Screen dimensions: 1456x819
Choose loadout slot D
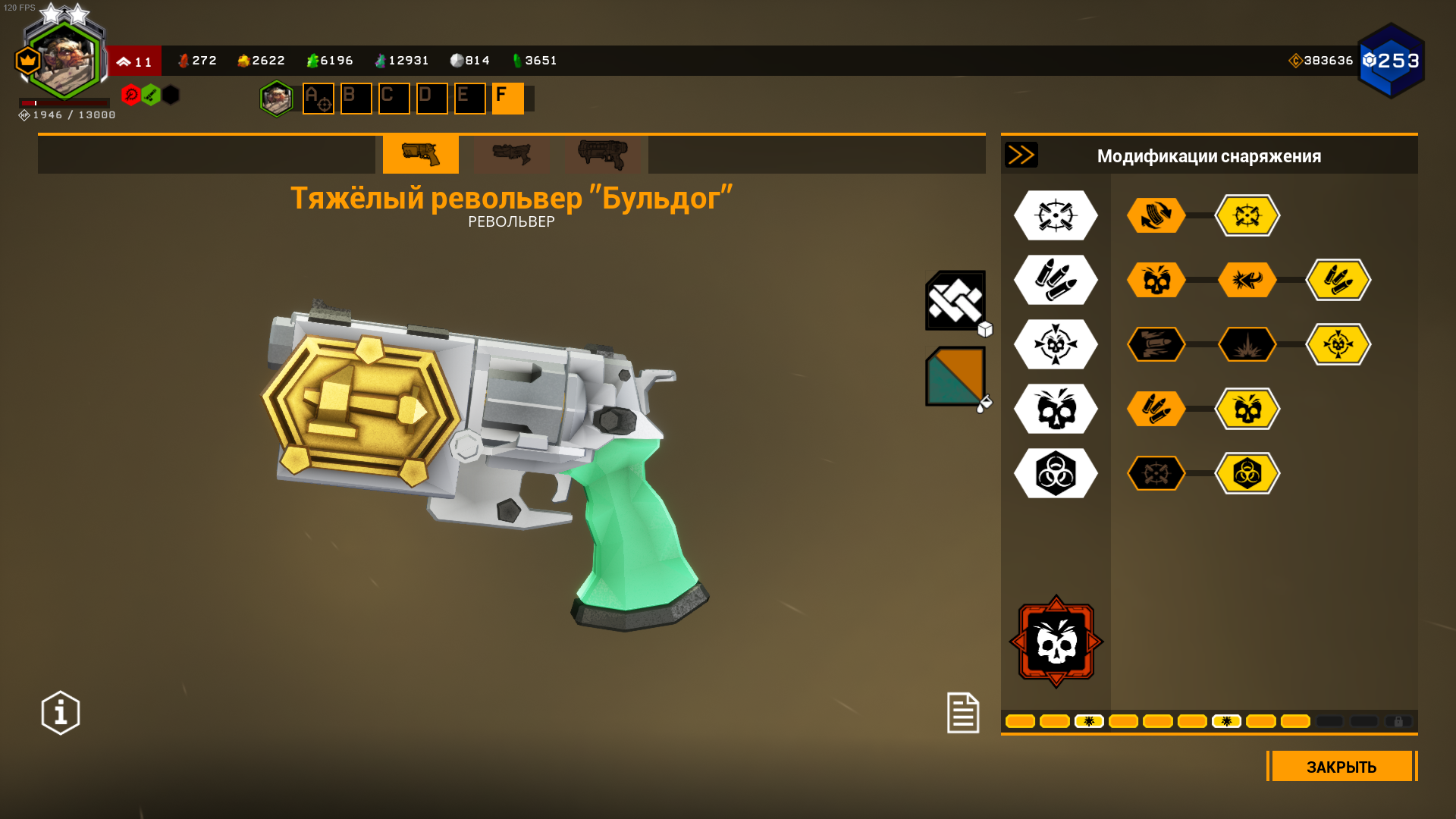click(431, 99)
